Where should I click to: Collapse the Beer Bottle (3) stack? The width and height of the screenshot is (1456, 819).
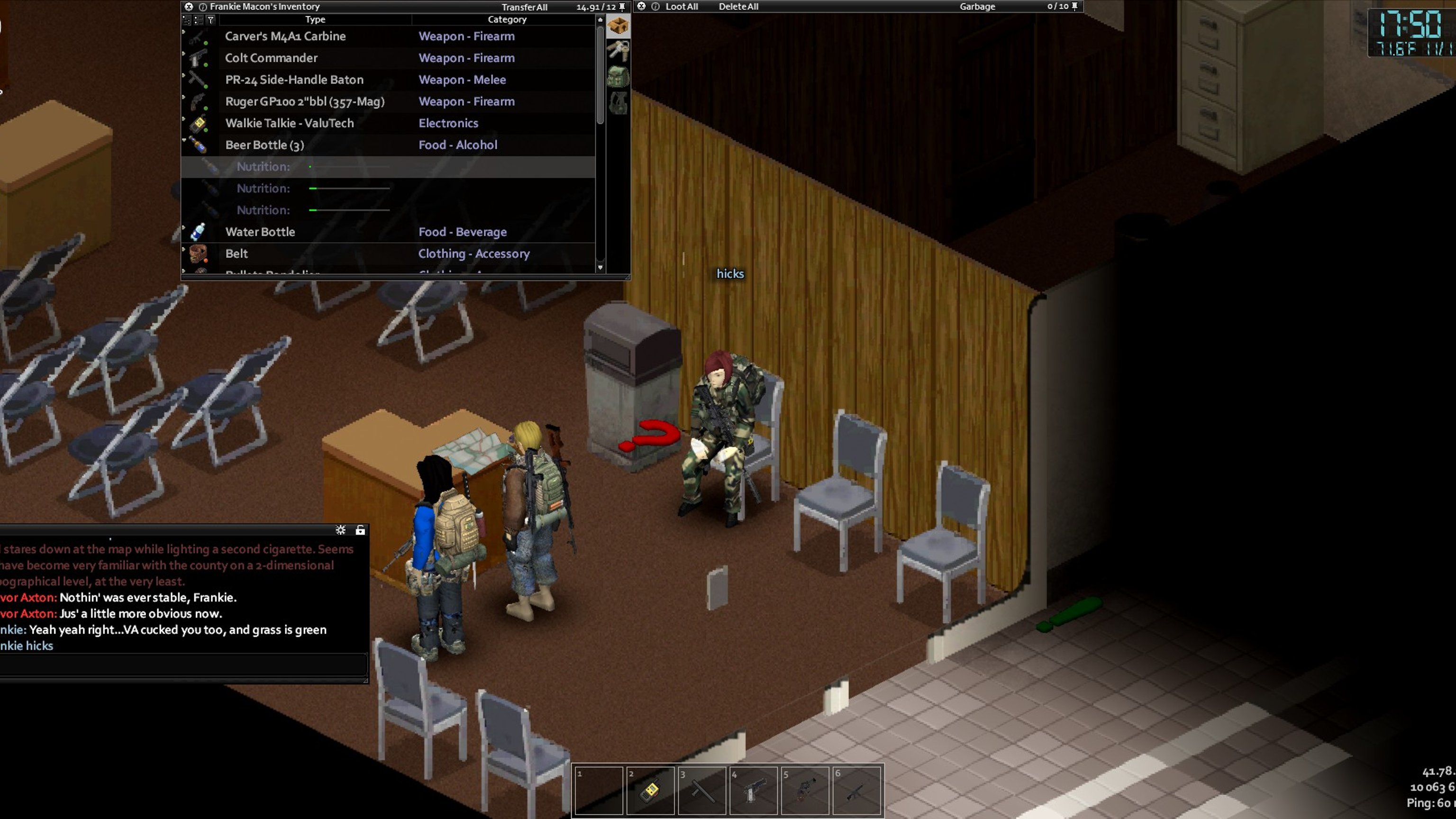point(184,140)
